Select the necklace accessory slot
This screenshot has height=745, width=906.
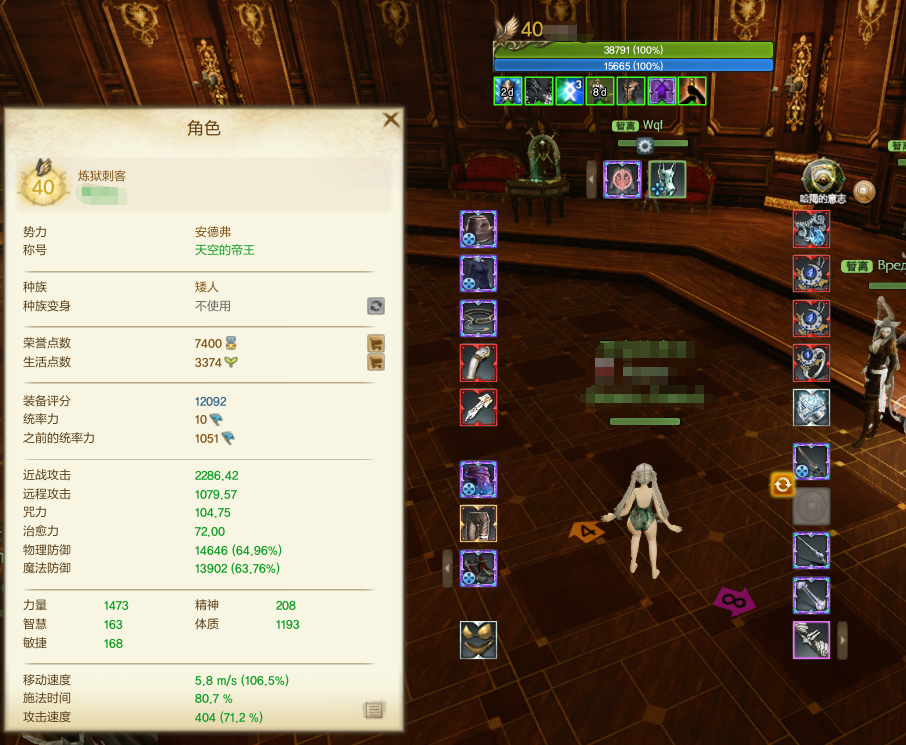coord(811,228)
